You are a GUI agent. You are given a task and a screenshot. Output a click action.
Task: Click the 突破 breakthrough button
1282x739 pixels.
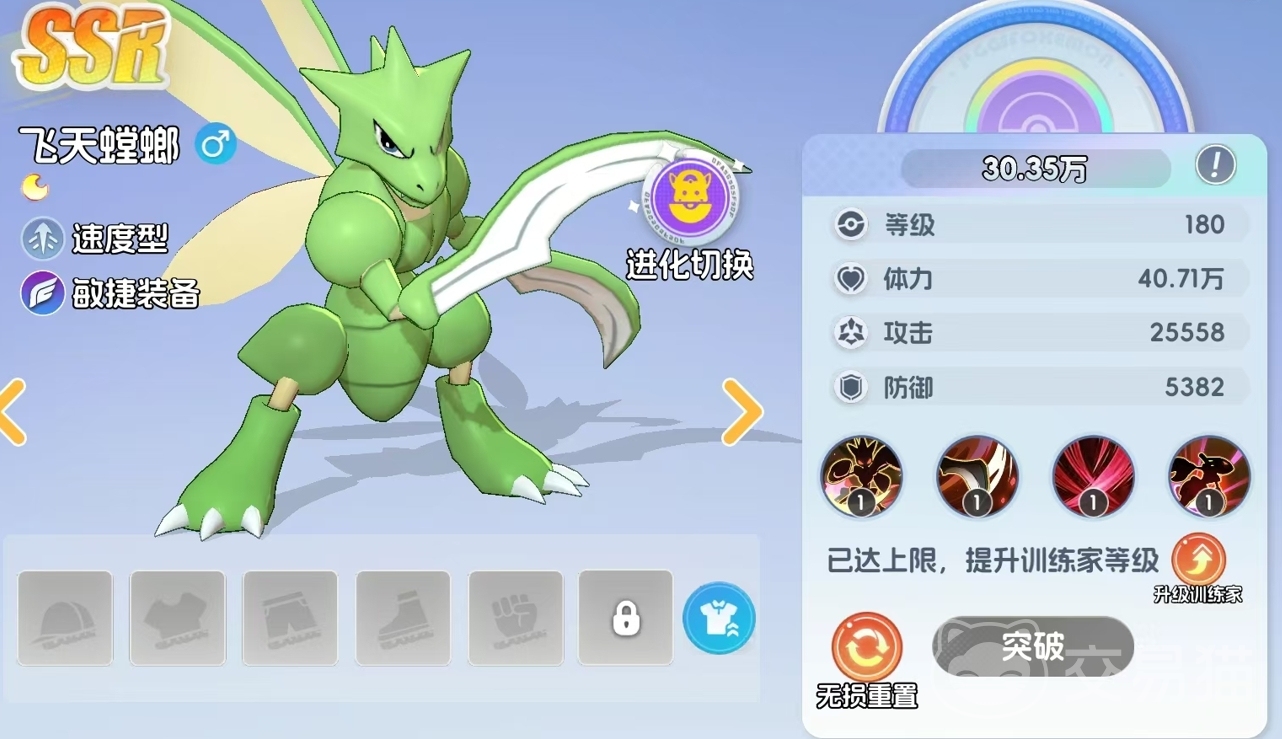coord(1033,647)
